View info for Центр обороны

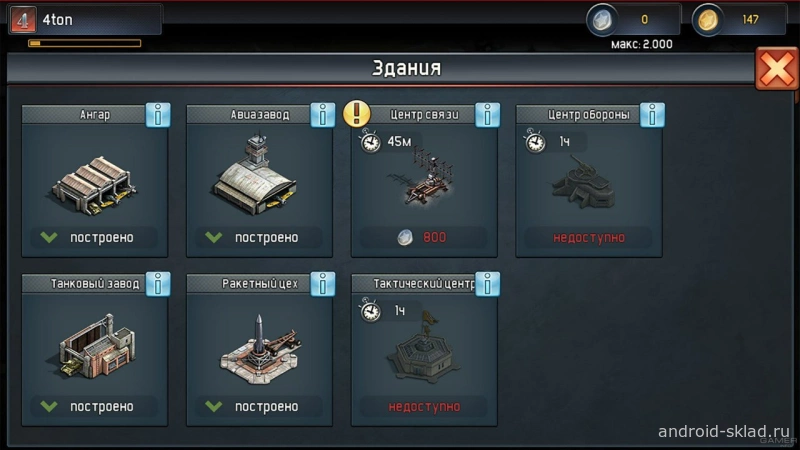click(652, 115)
